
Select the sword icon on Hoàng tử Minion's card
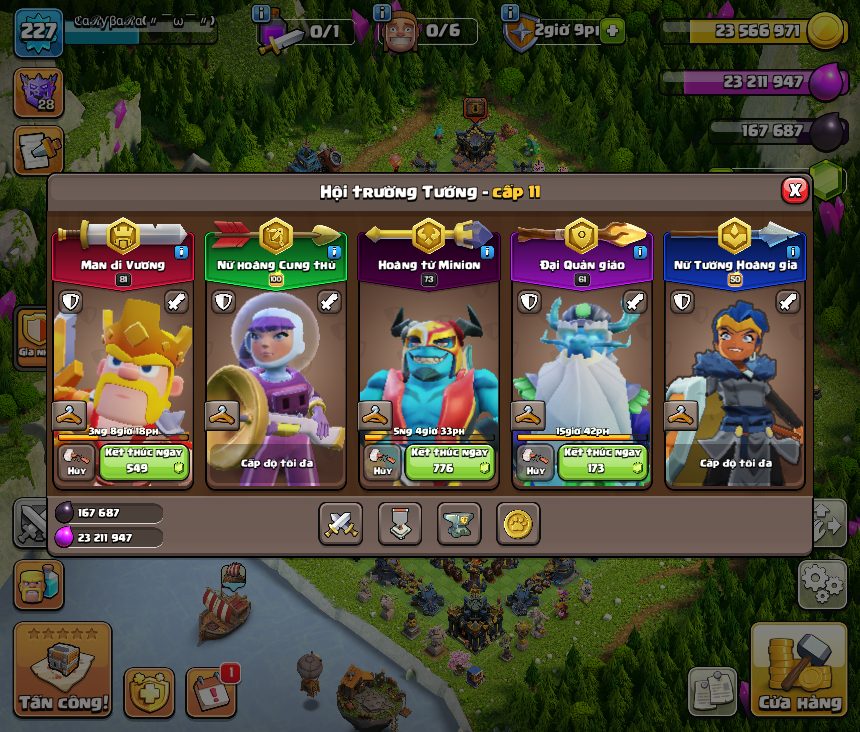[x=483, y=302]
